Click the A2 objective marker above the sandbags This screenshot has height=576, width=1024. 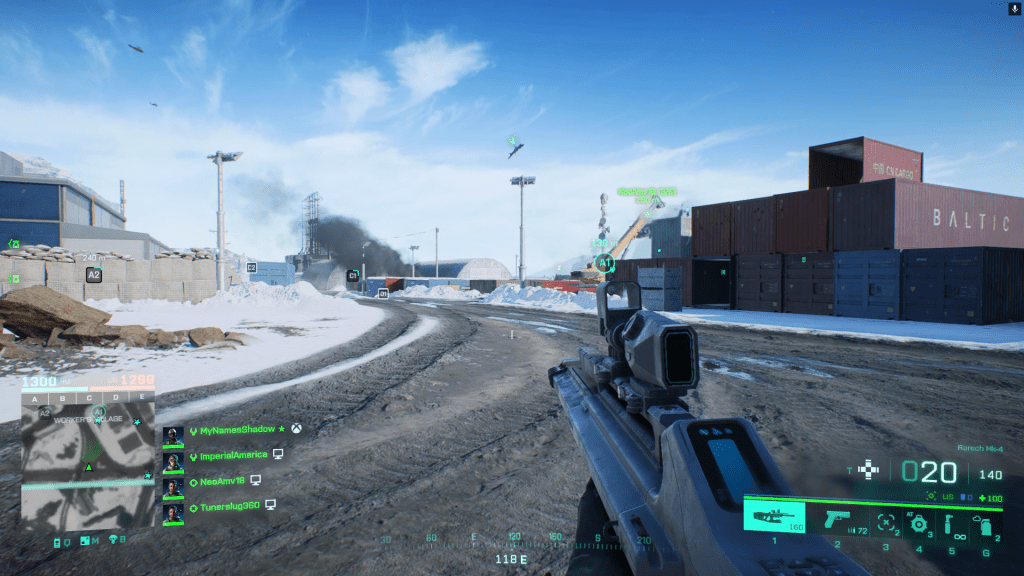pyautogui.click(x=94, y=274)
